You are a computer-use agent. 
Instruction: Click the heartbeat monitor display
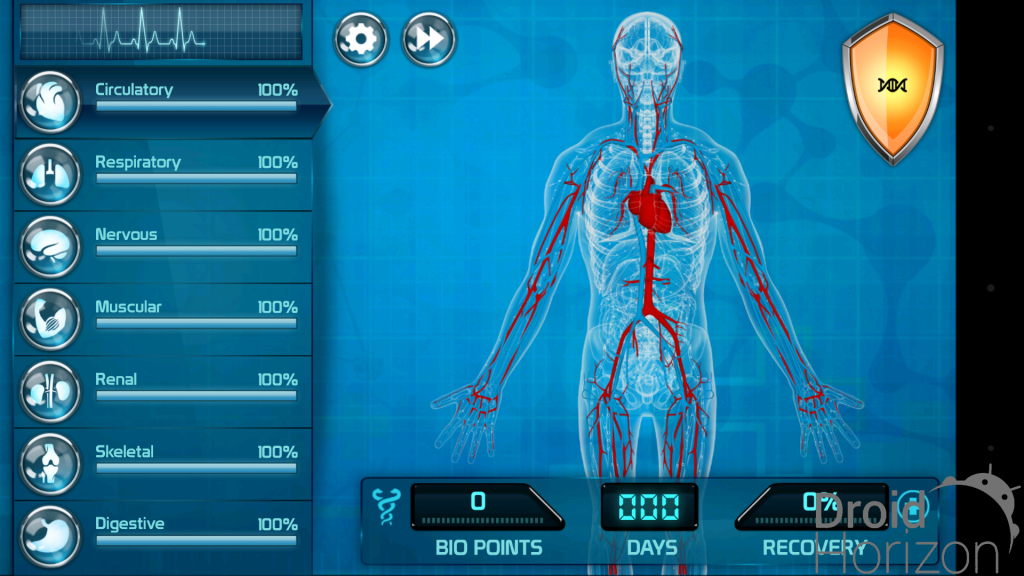[160, 31]
